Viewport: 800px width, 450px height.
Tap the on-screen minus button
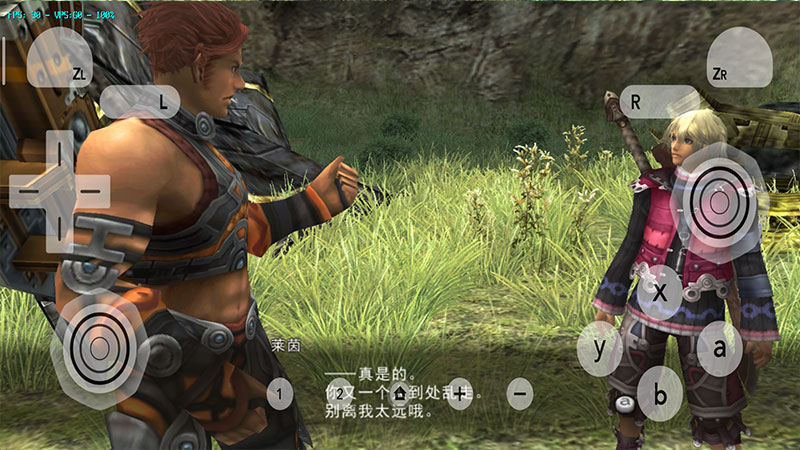520,394
